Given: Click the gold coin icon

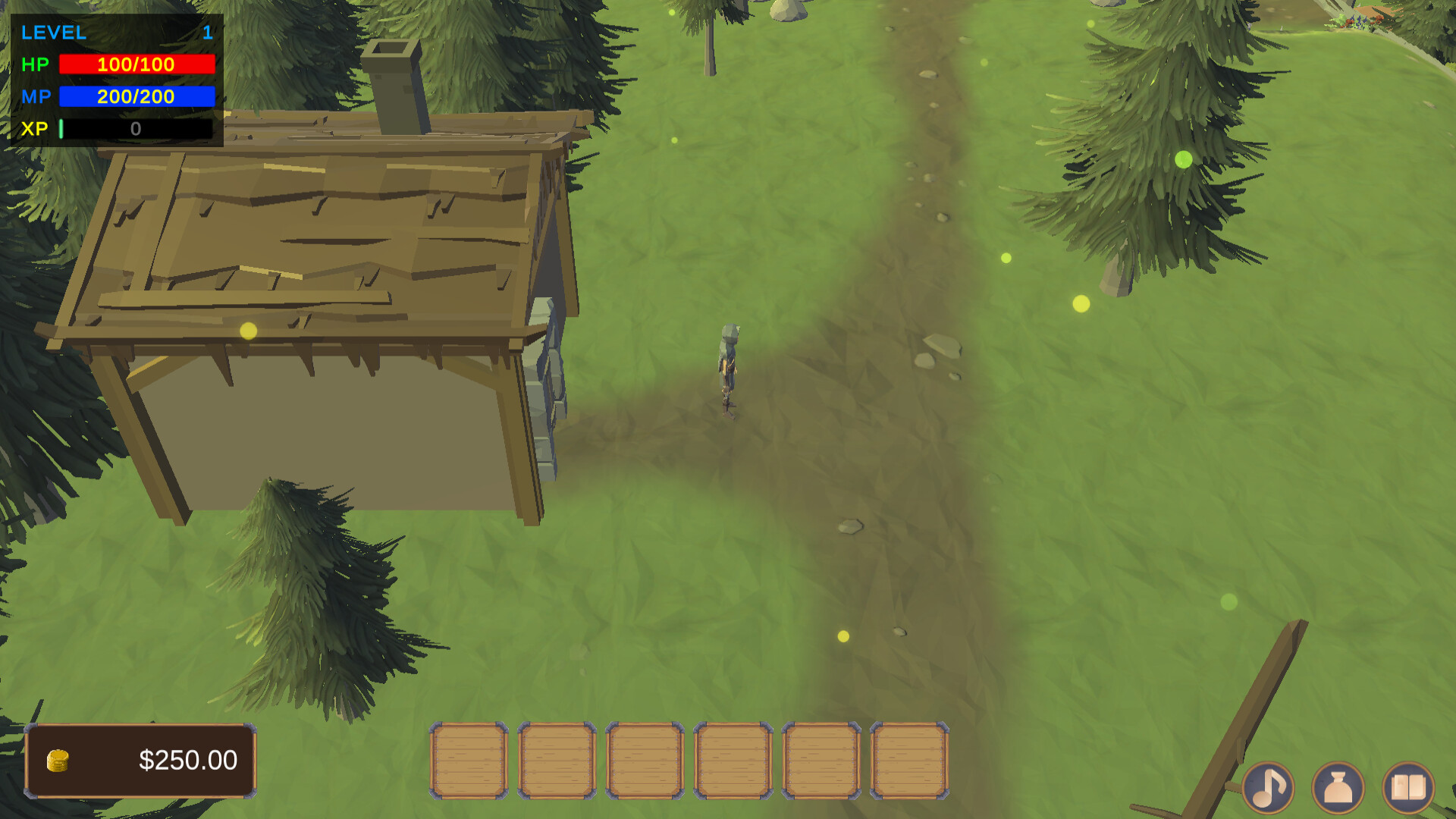Looking at the screenshot, I should tap(57, 760).
